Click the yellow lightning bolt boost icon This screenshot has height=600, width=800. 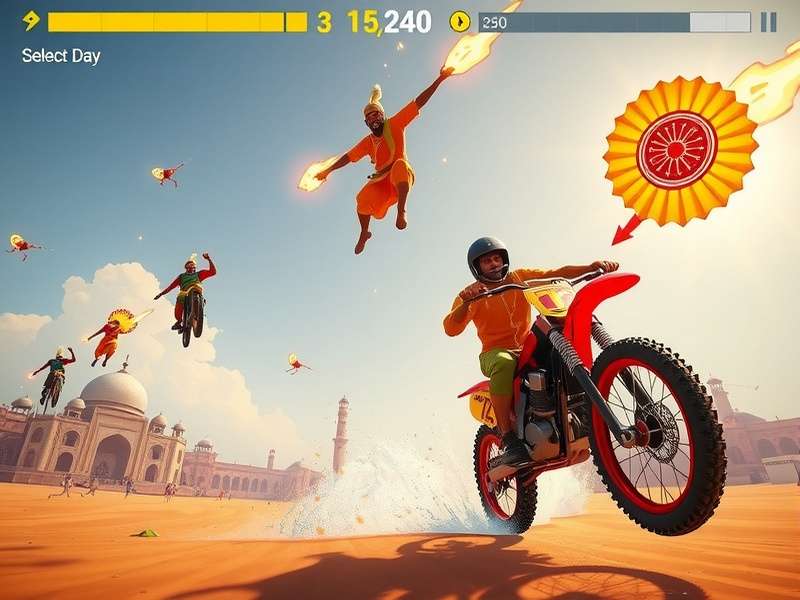(32, 21)
